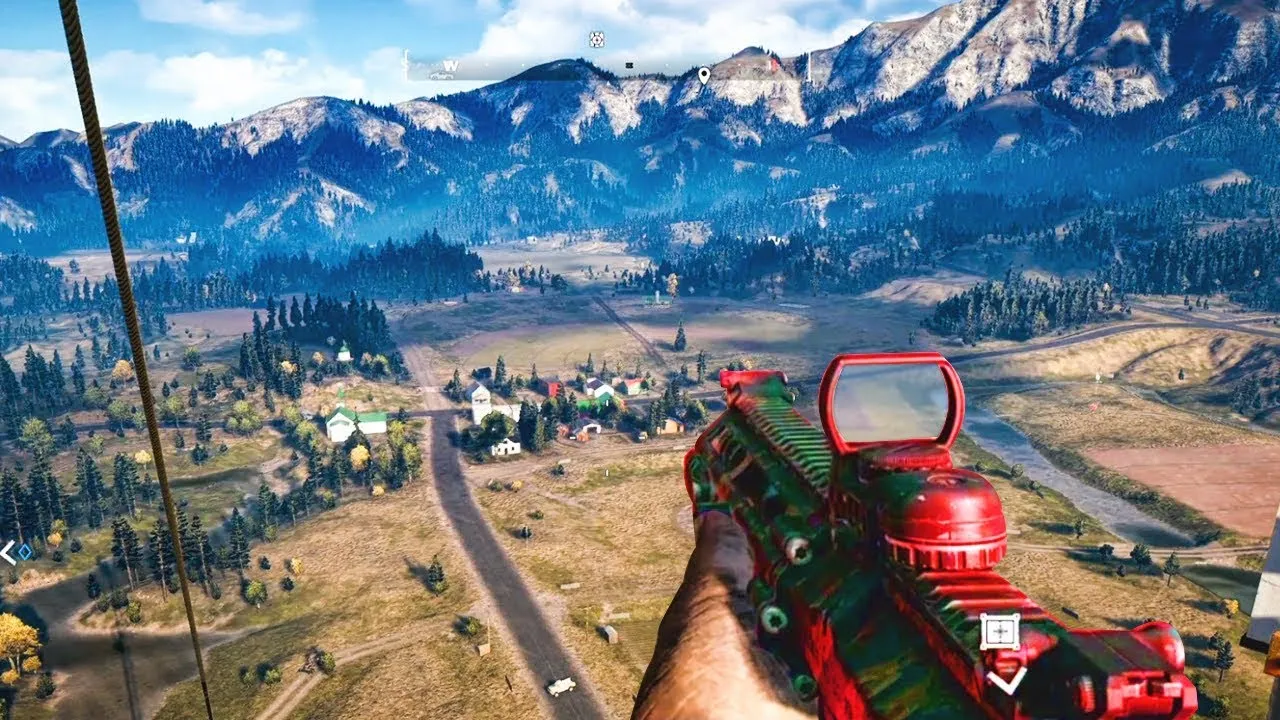The height and width of the screenshot is (720, 1280).
Task: Select the location pin marker on compass
Action: (704, 75)
